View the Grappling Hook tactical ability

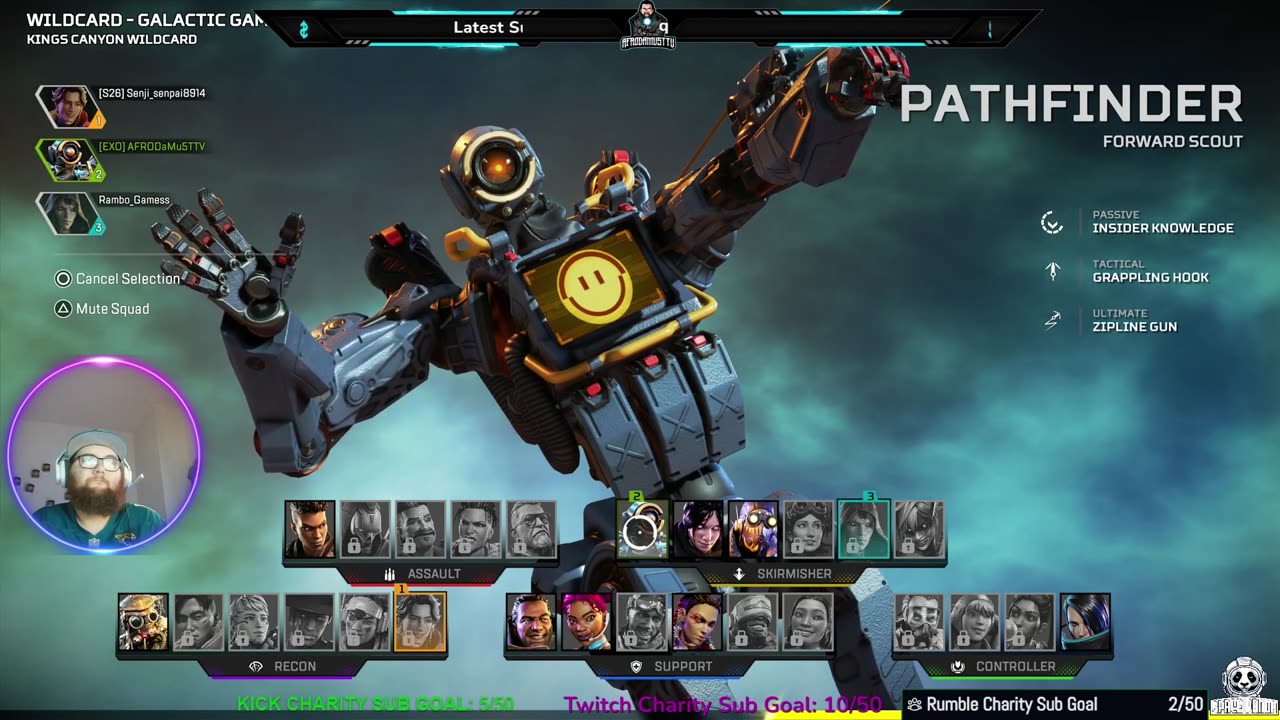1150,277
